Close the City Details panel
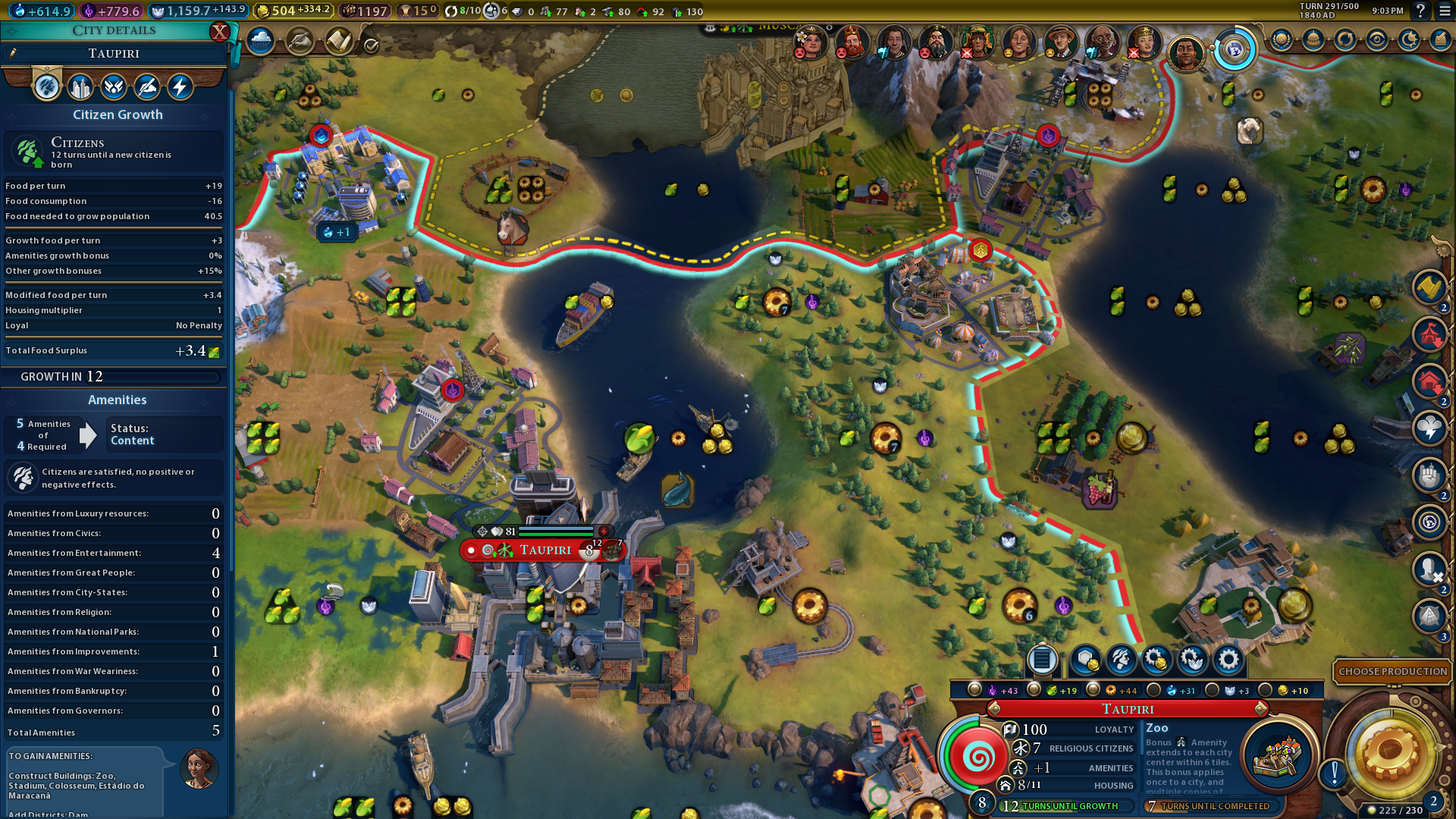 pos(219,31)
